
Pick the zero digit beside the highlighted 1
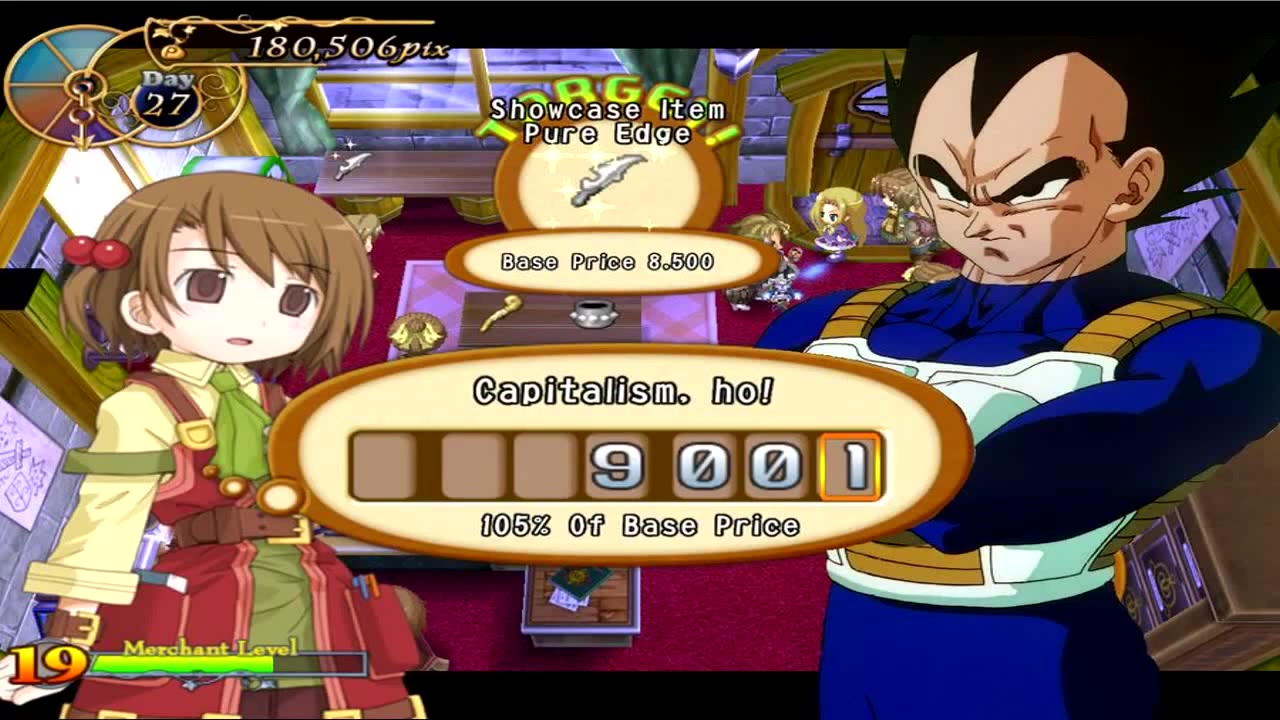776,466
